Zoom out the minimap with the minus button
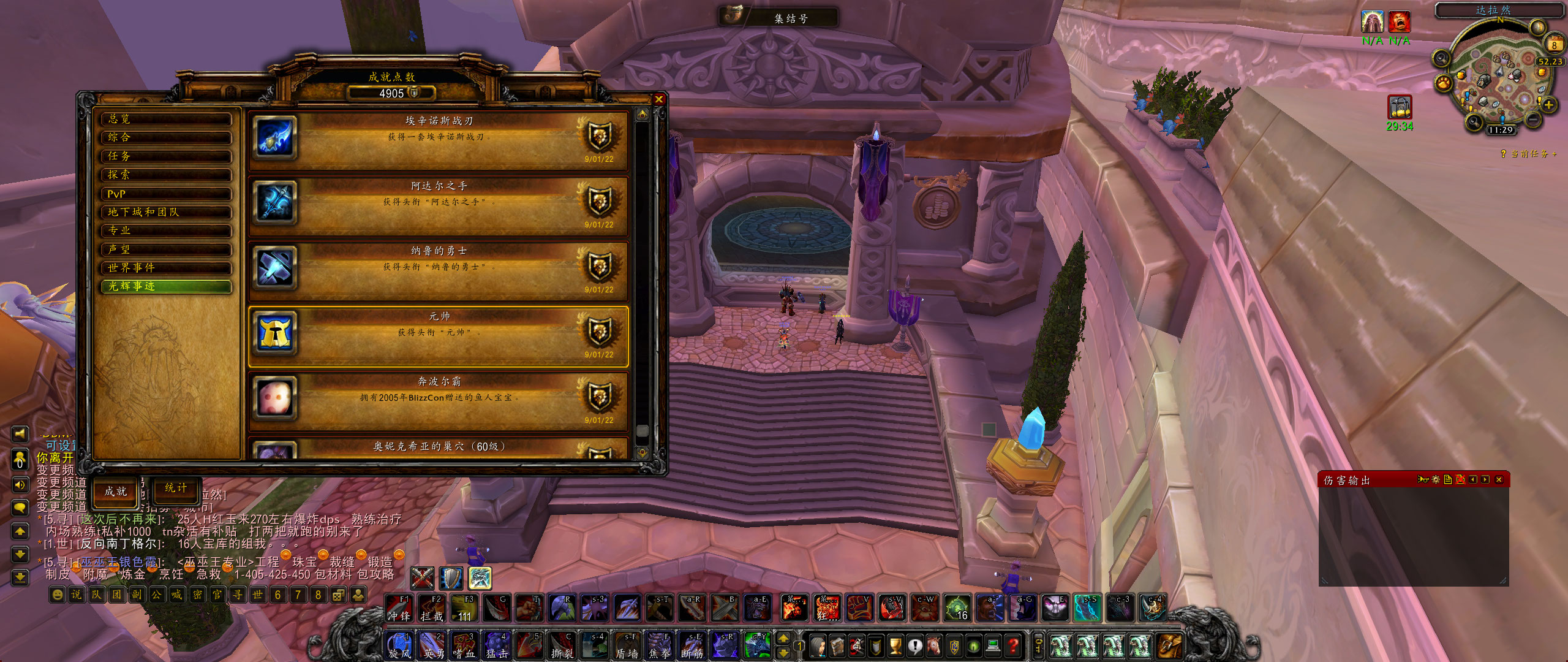 pyautogui.click(x=1532, y=118)
